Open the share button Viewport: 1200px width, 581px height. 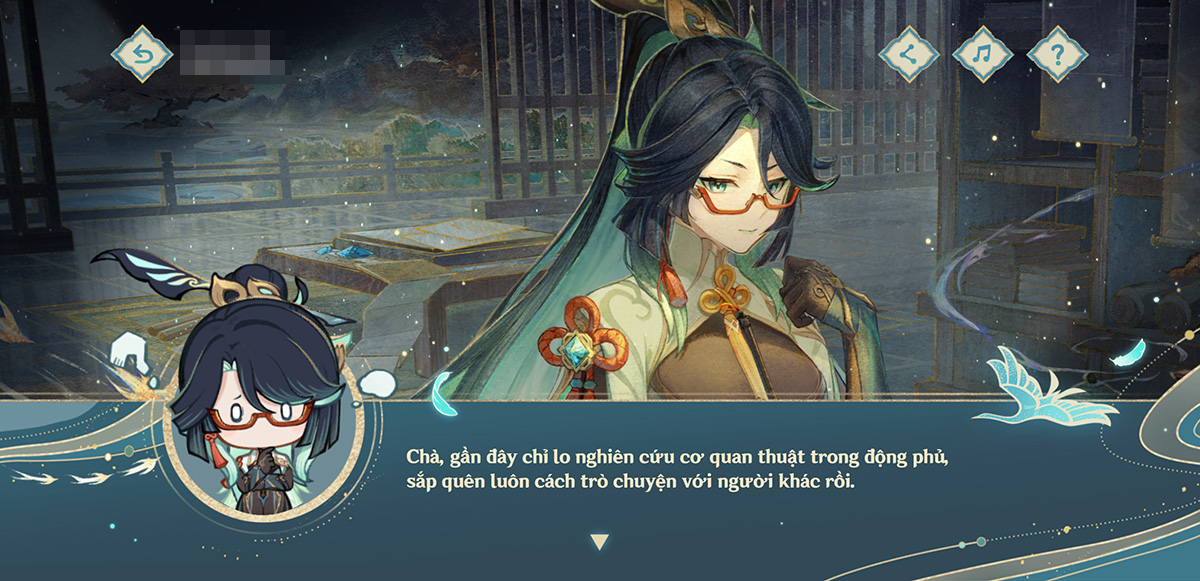[908, 54]
